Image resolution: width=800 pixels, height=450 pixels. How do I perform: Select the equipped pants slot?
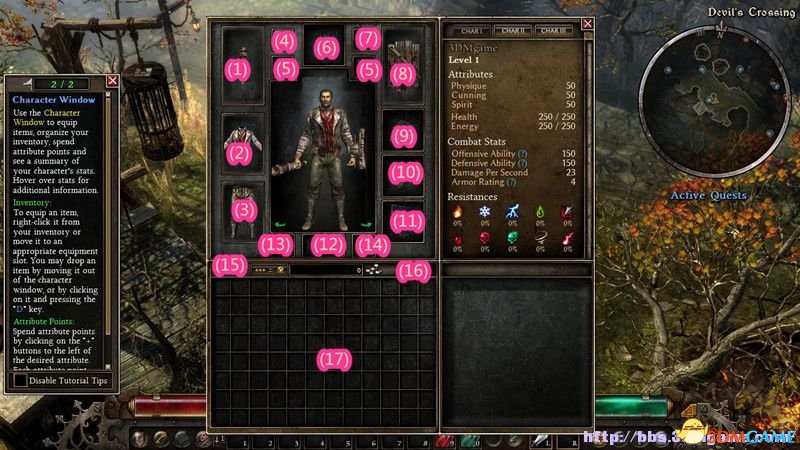(x=242, y=207)
